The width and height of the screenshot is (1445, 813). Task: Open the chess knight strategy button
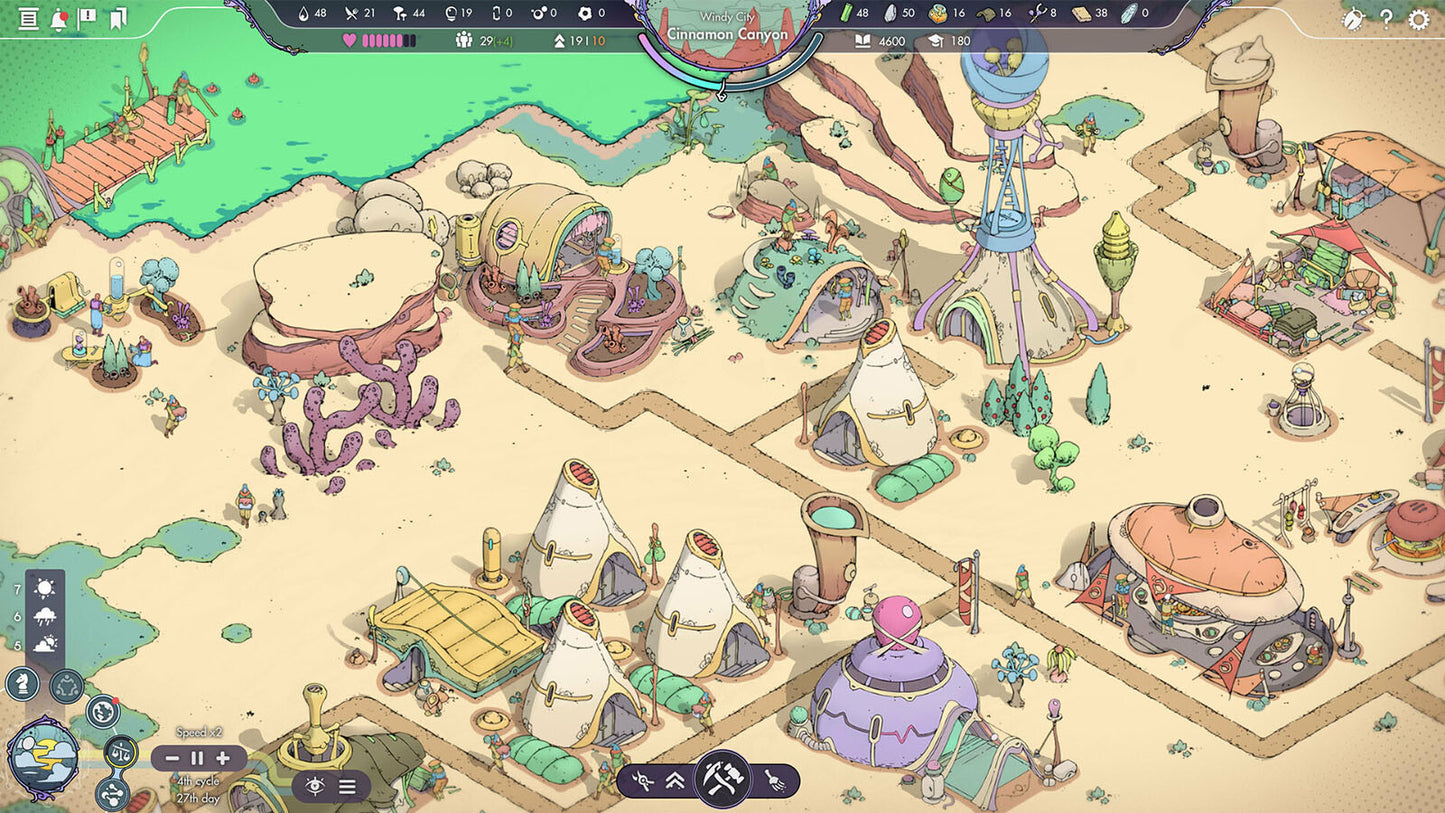pyautogui.click(x=23, y=684)
